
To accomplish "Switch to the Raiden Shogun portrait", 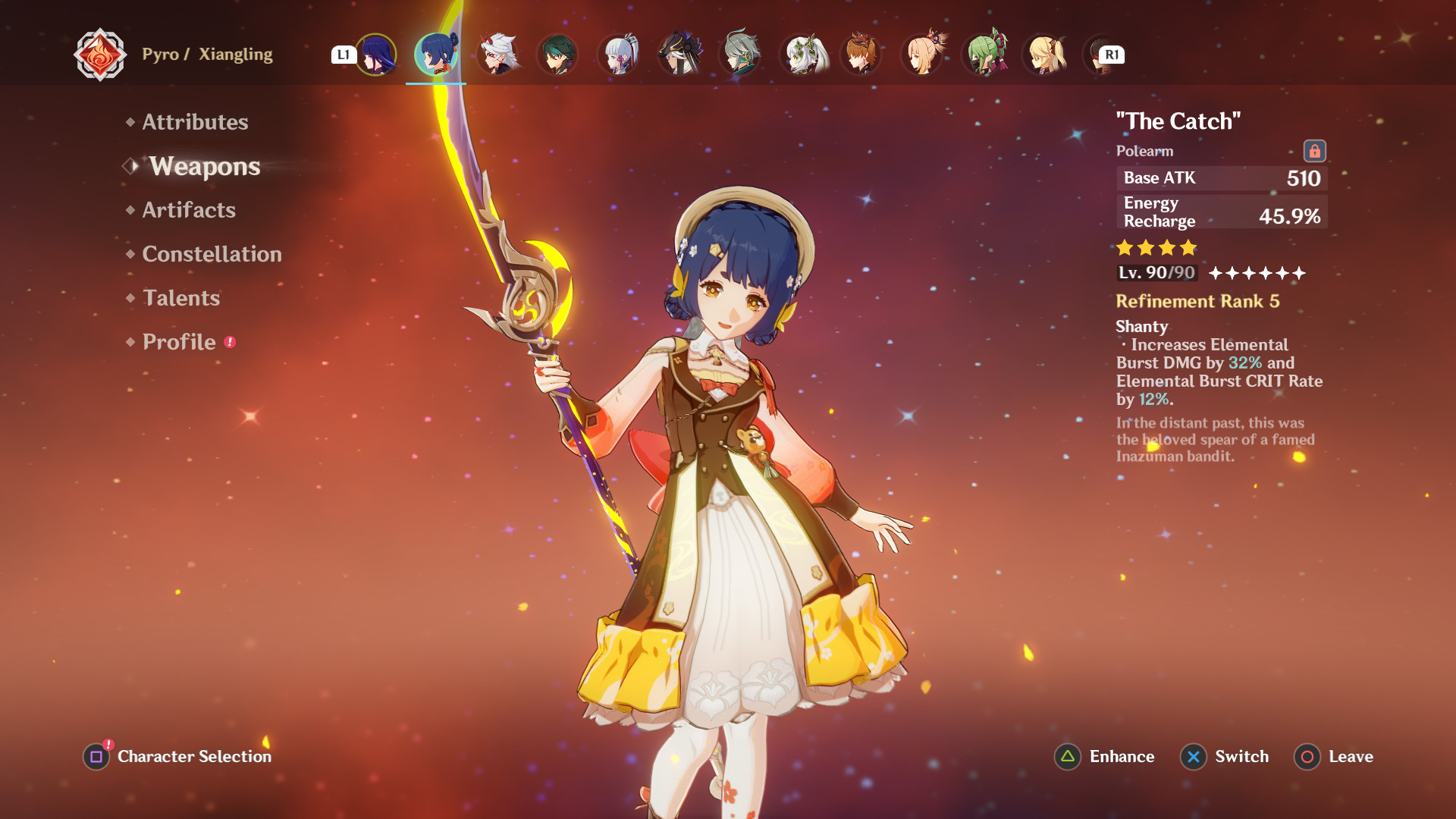I will pyautogui.click(x=376, y=55).
